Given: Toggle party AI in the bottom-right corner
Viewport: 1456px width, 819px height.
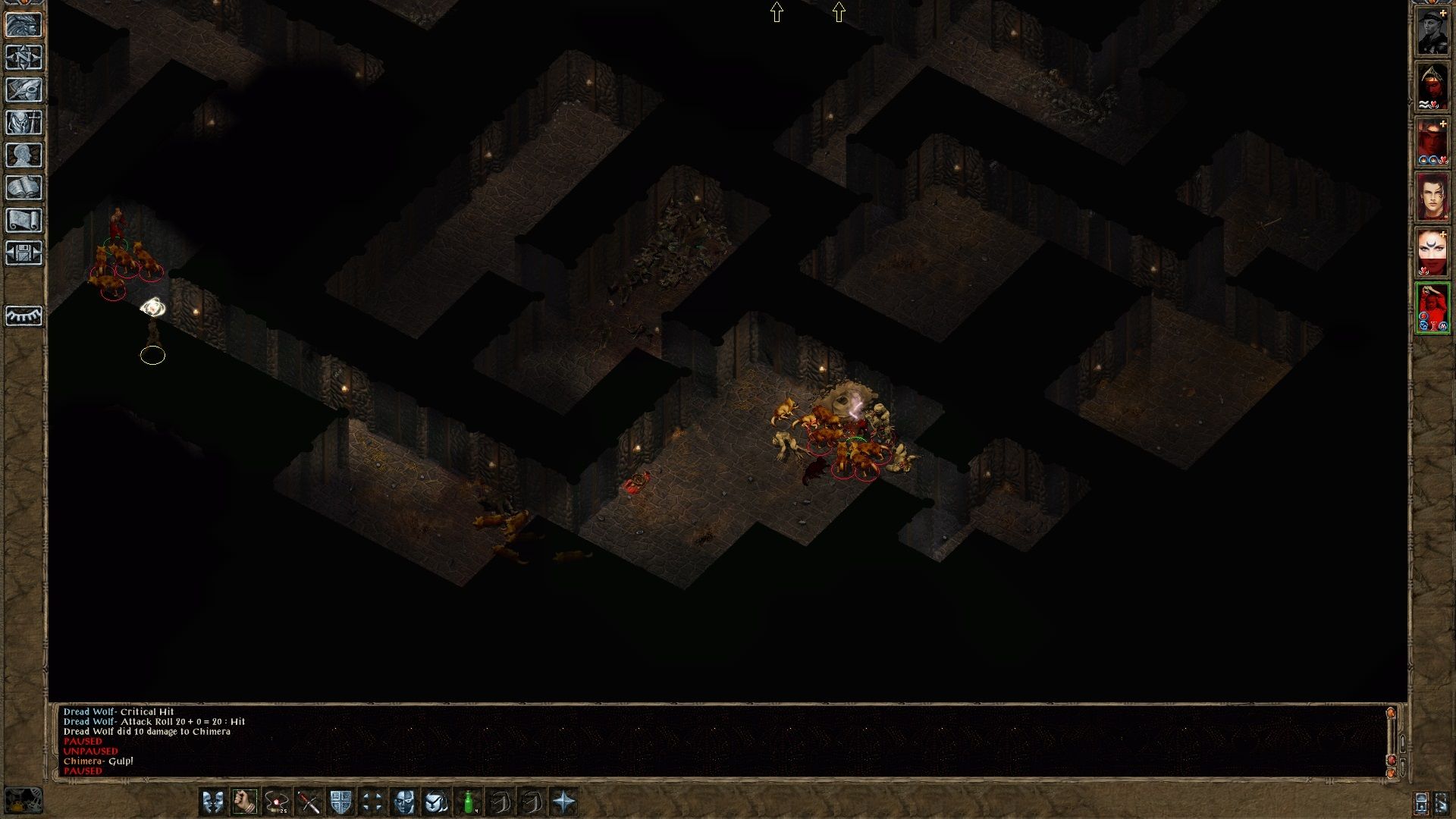Looking at the screenshot, I should tap(1441, 802).
